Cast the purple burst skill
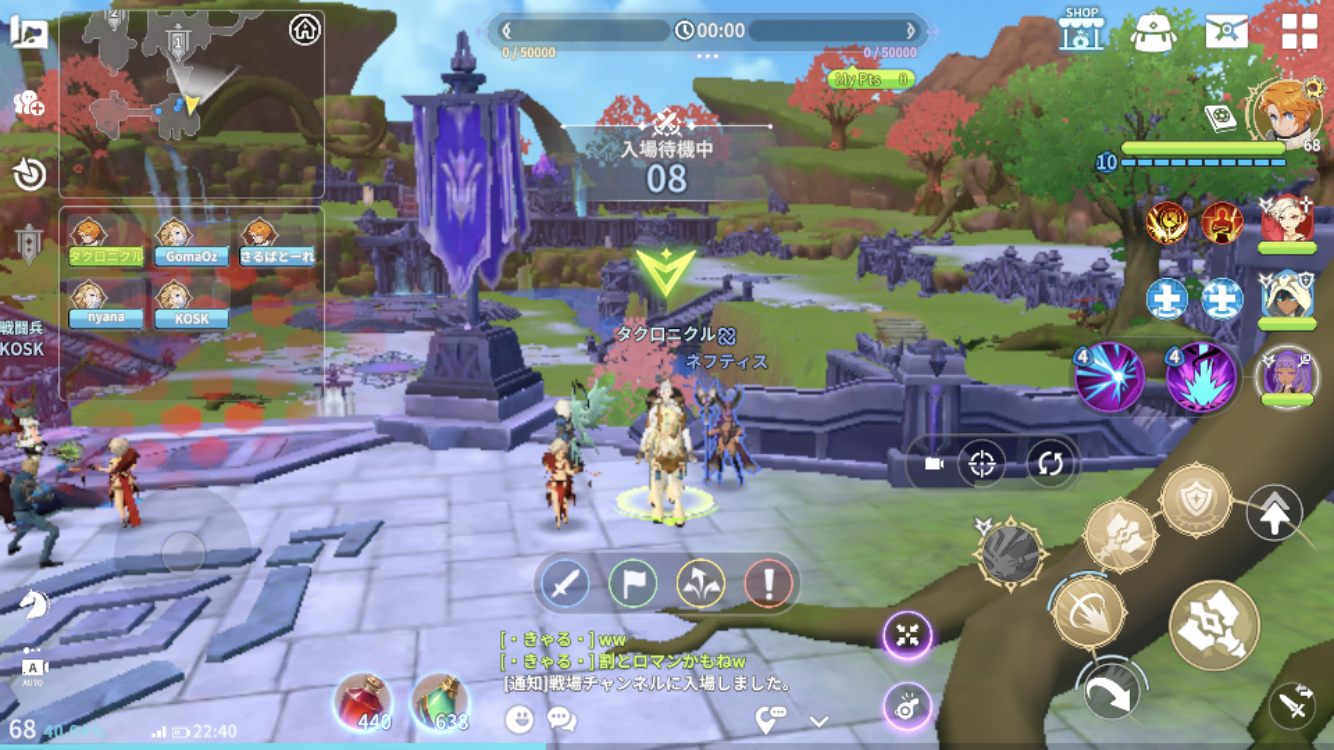This screenshot has width=1334, height=750. pyautogui.click(x=1201, y=378)
